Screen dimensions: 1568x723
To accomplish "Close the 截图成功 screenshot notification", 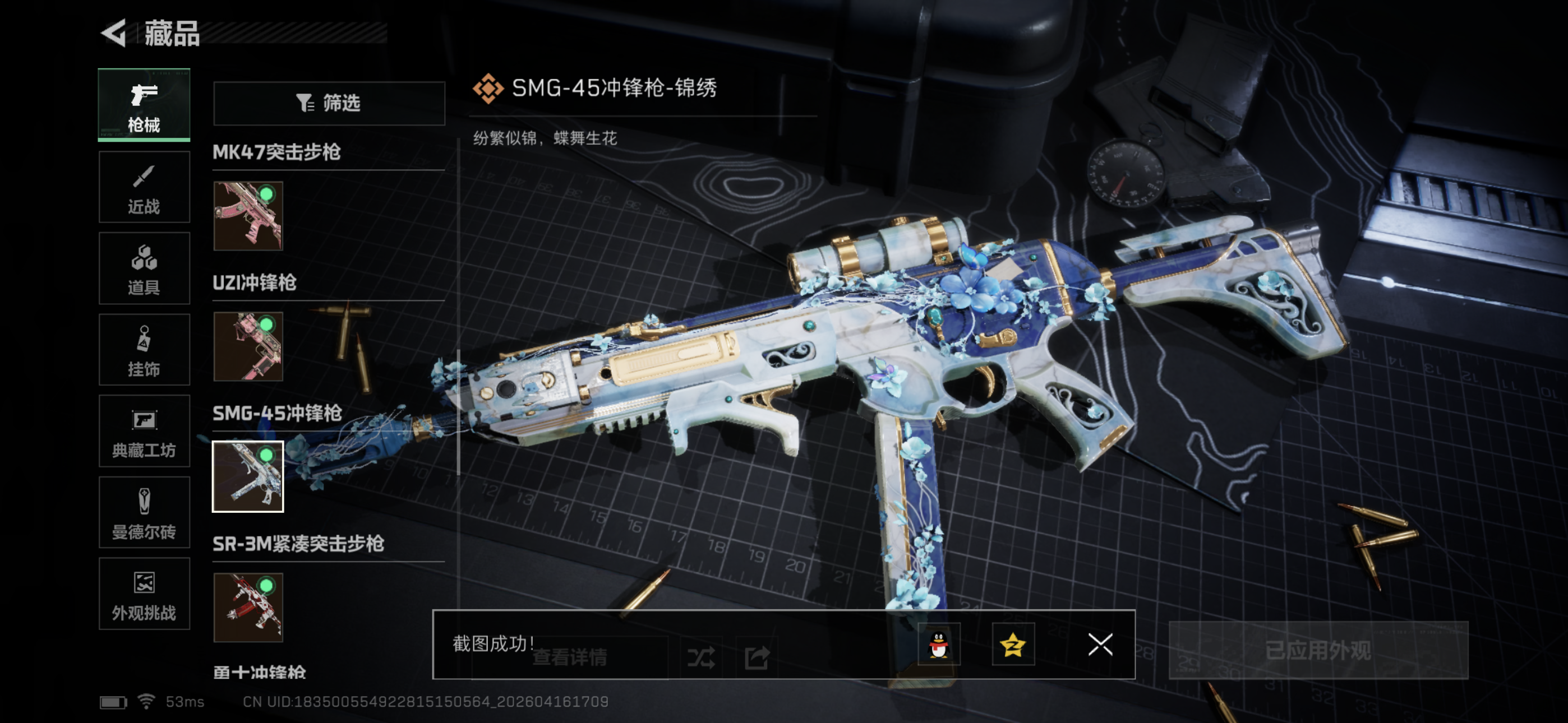I will (1100, 645).
